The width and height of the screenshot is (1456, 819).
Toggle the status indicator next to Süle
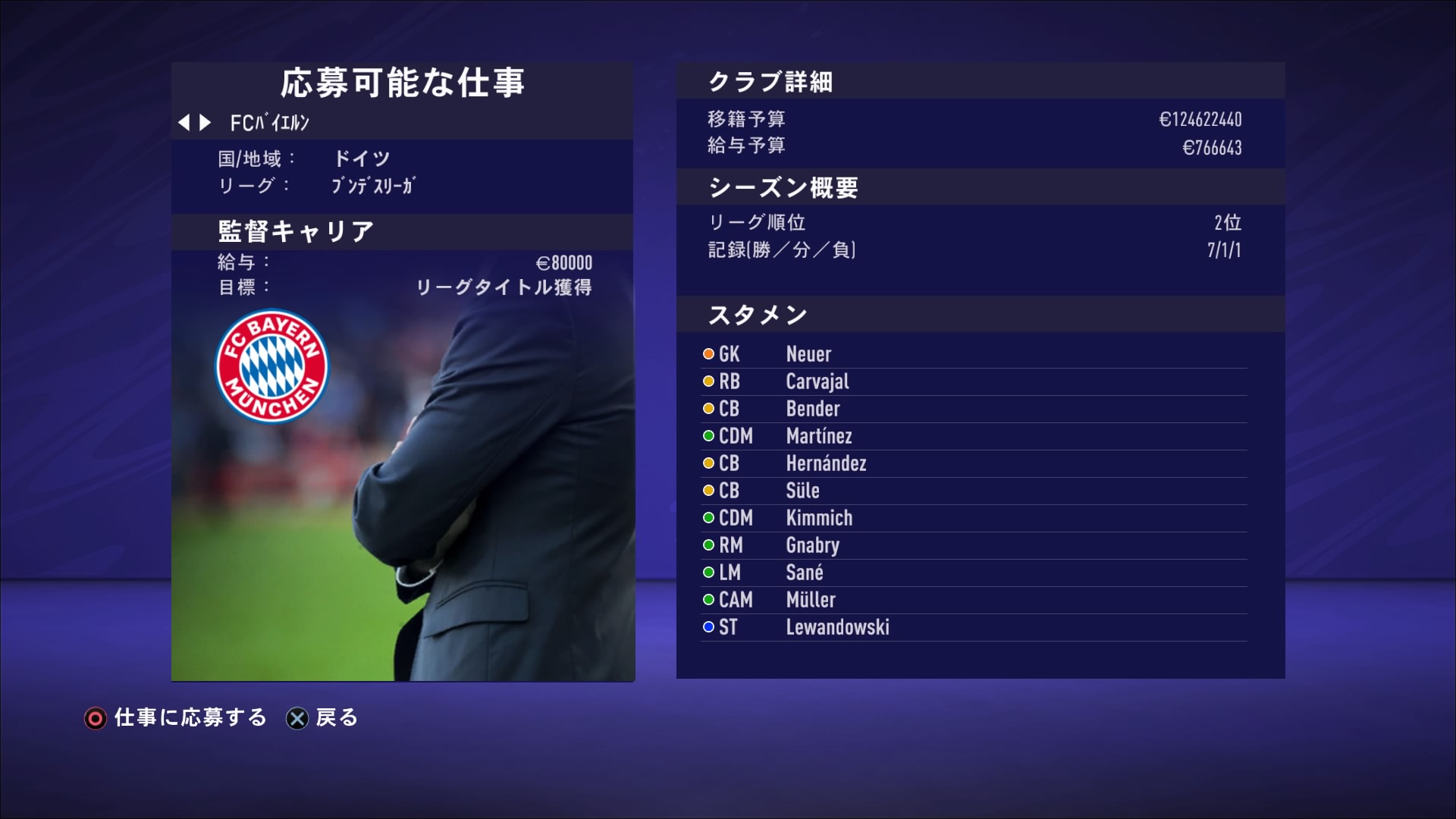(x=707, y=491)
